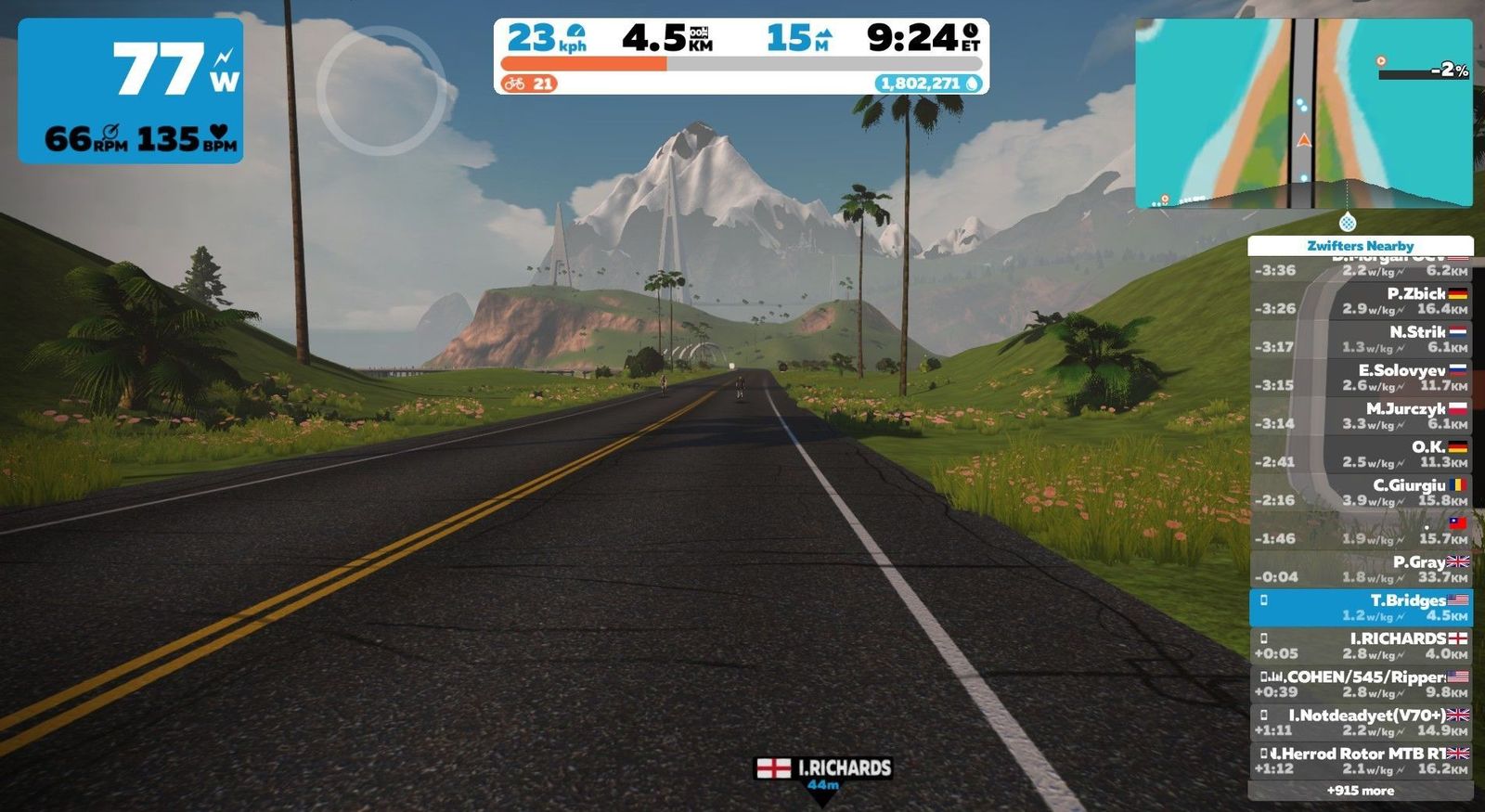This screenshot has height=812, width=1485.
Task: Select the Herrod Rotor MTB rider row
Action: [x=1360, y=761]
